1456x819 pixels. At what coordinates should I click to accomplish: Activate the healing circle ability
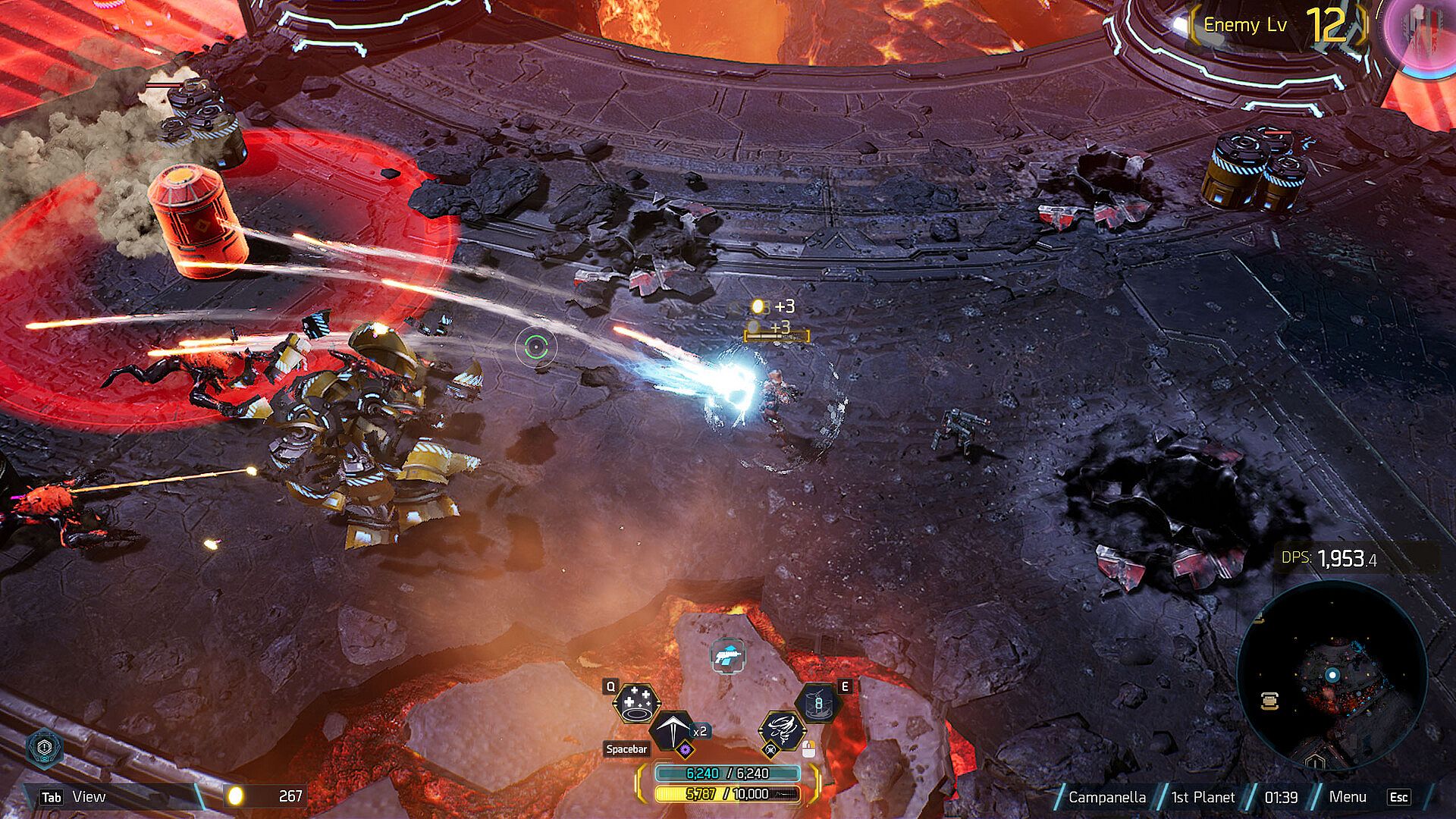635,704
